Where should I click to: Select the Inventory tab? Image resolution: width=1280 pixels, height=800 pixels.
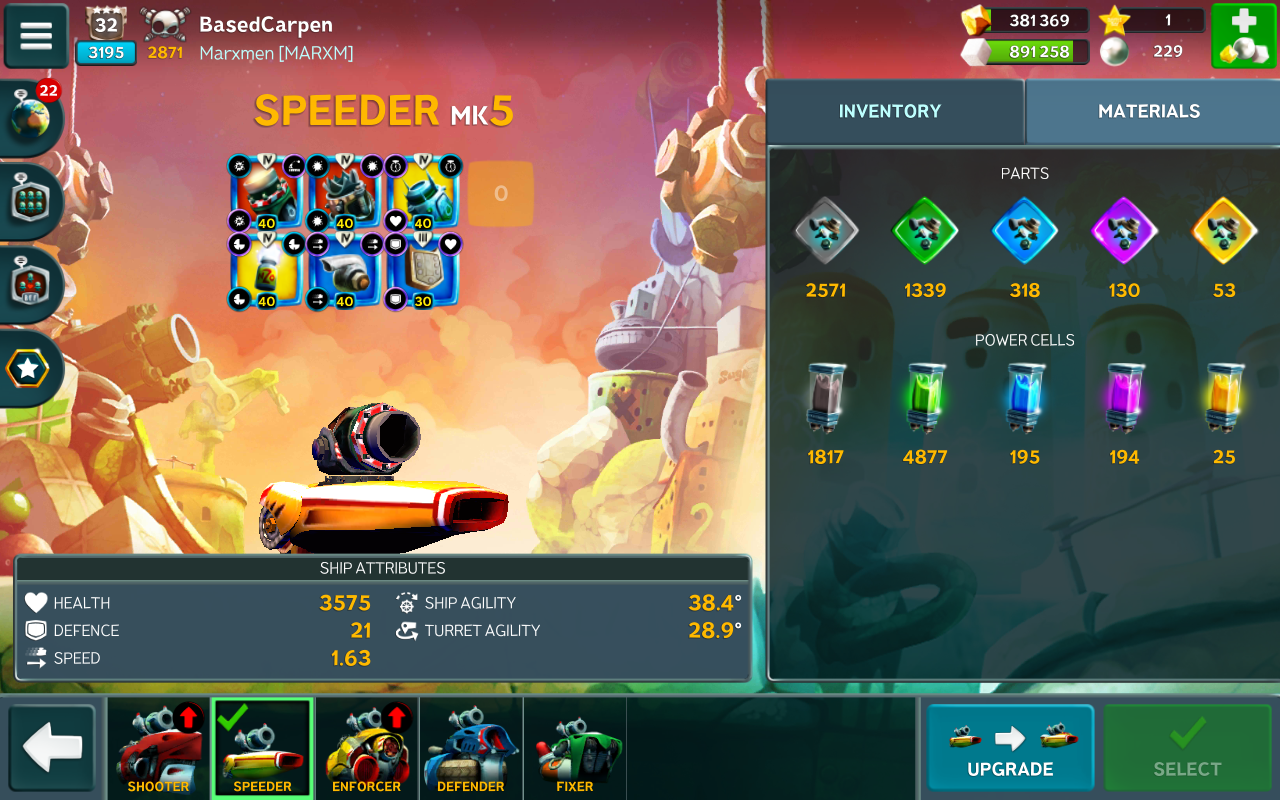pos(890,111)
